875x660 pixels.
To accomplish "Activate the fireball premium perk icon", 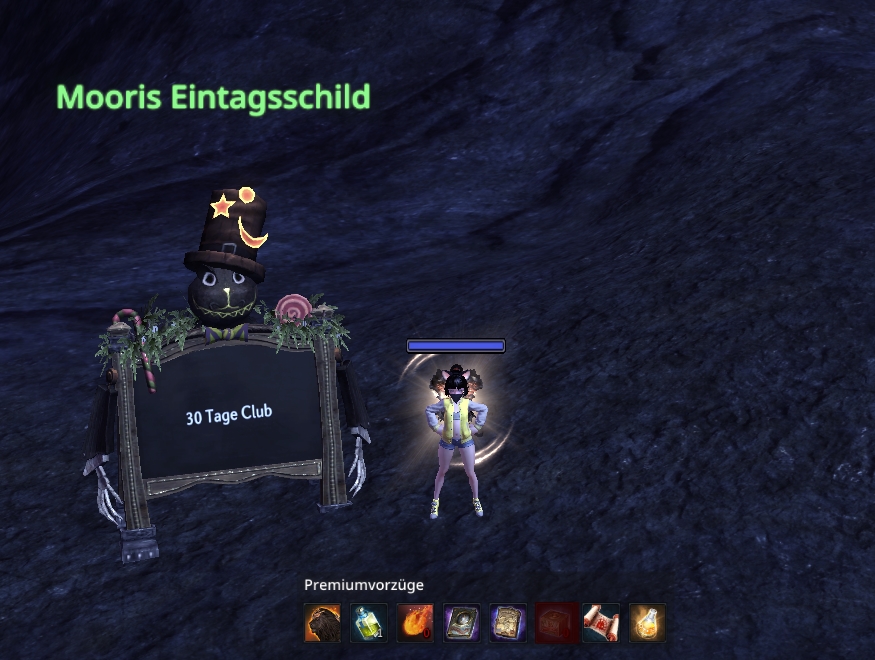I will [415, 623].
